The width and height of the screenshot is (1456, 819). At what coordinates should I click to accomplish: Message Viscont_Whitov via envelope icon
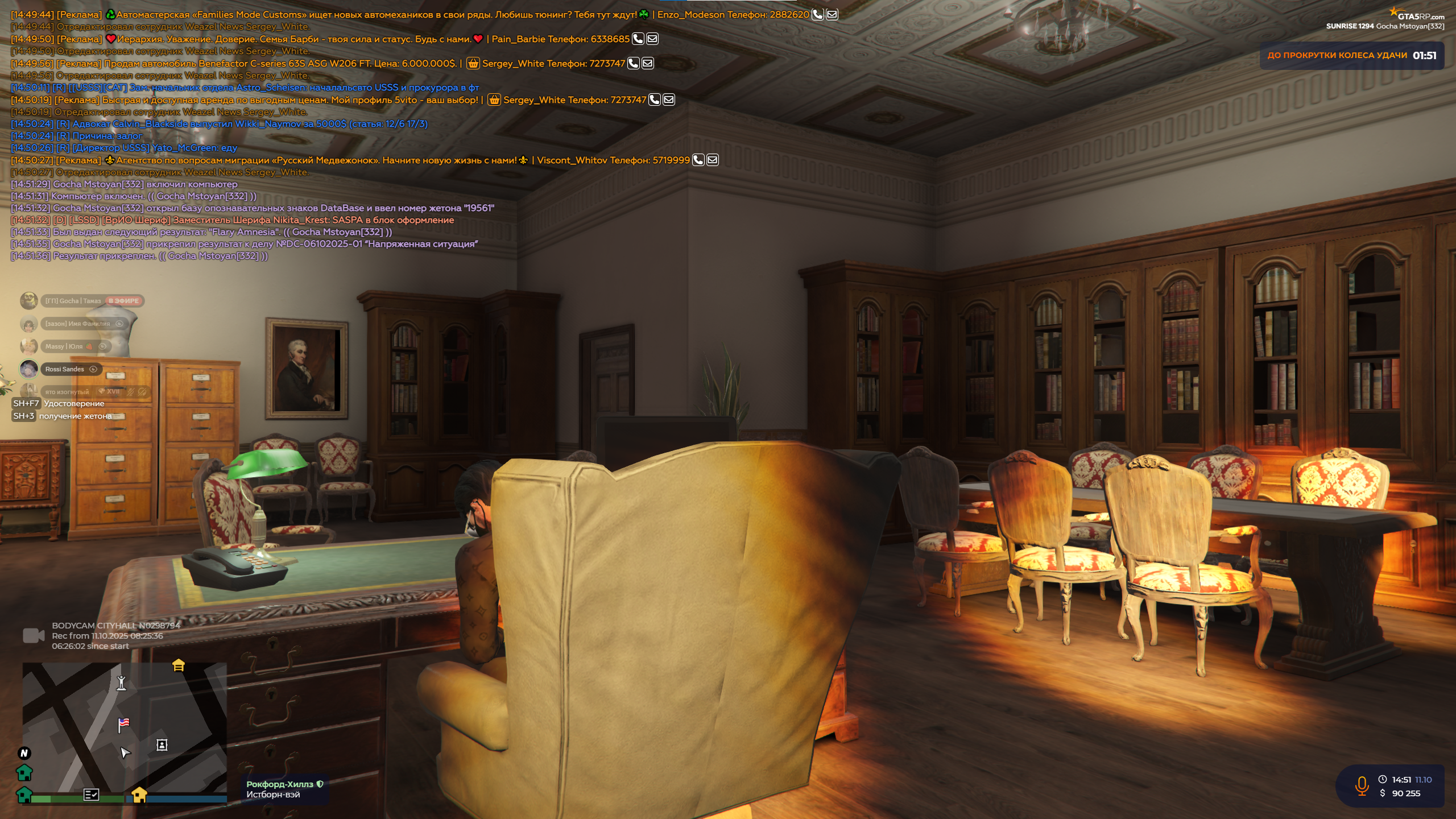(x=713, y=160)
